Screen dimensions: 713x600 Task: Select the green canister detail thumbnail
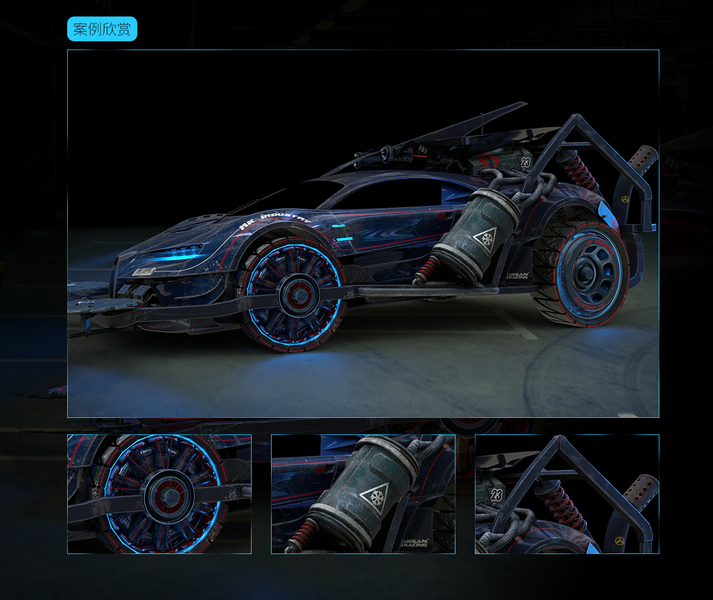tap(363, 494)
